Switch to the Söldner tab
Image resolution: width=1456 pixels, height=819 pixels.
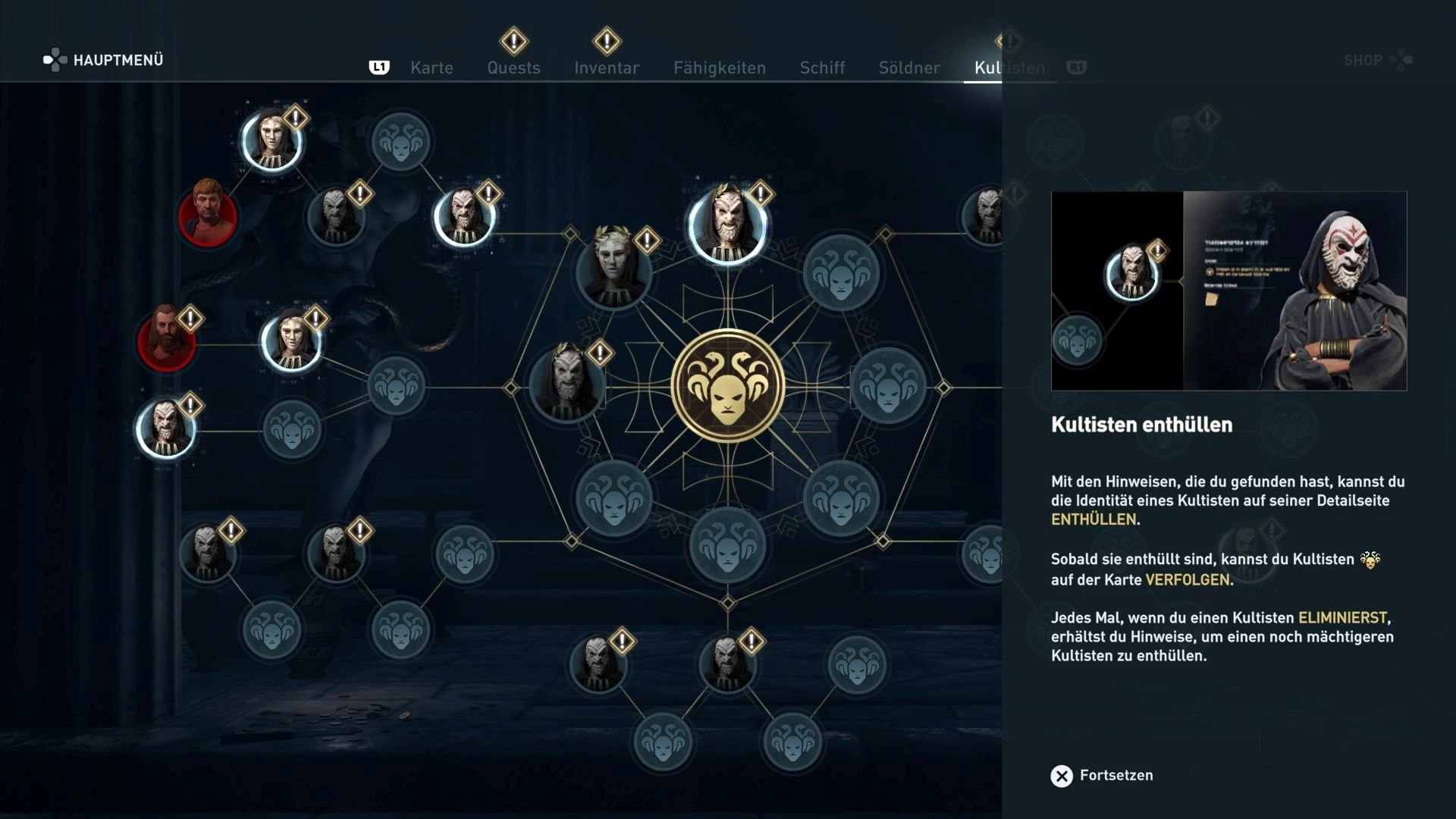pyautogui.click(x=909, y=67)
